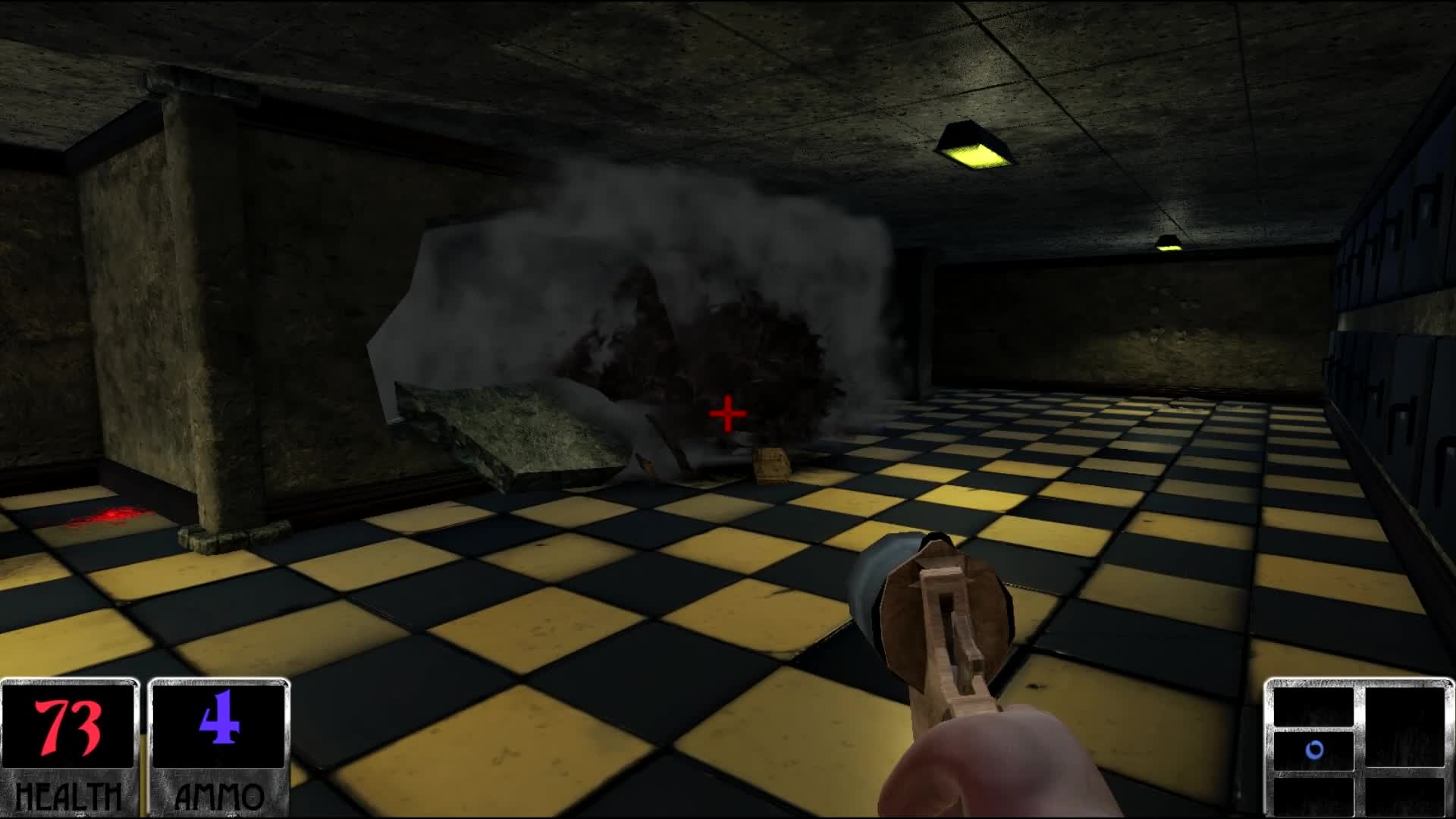The image size is (1456, 819).
Task: Click the bottom-right inventory slot
Action: coord(1404,796)
